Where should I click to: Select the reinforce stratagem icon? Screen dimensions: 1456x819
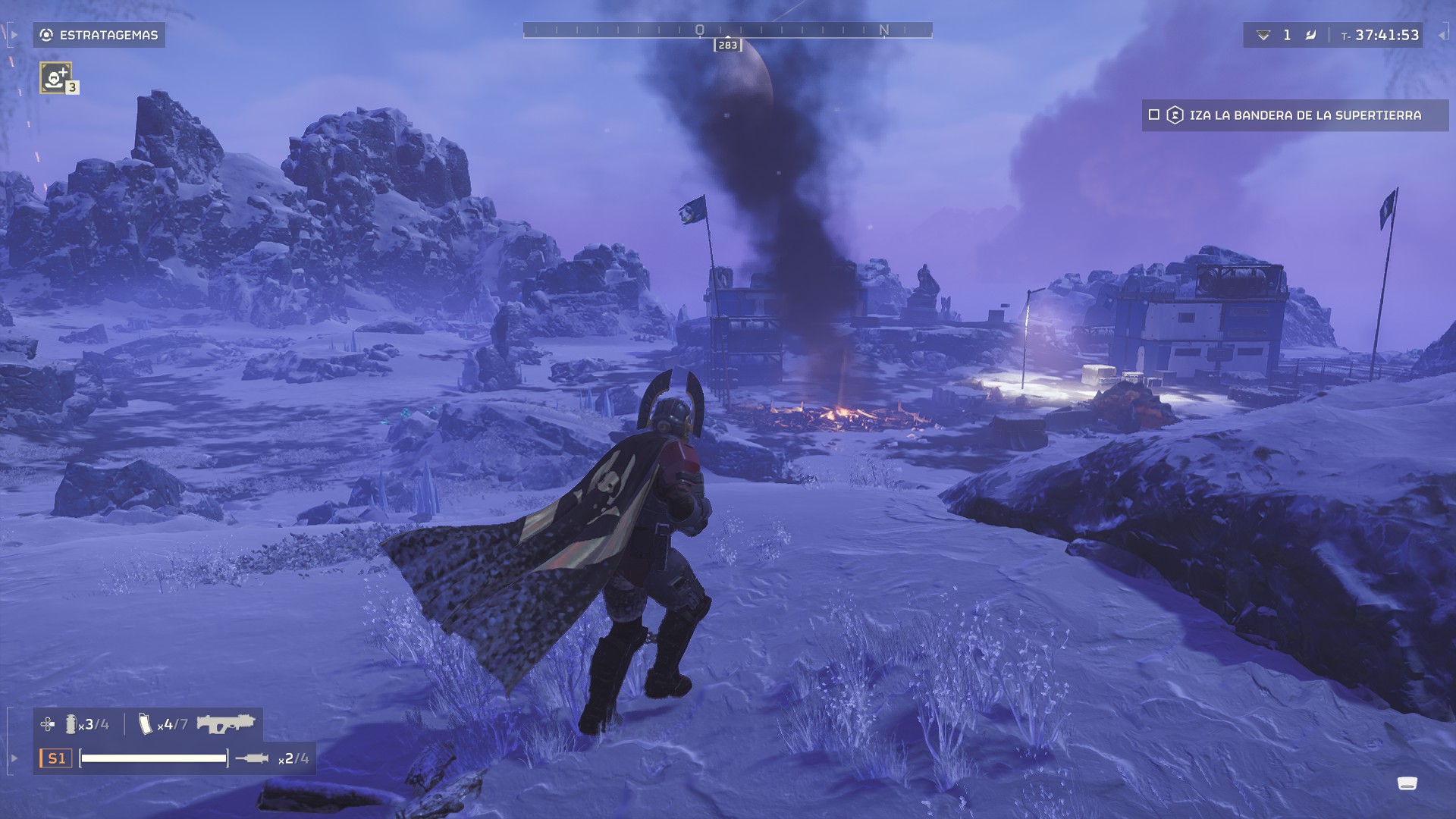pos(55,77)
